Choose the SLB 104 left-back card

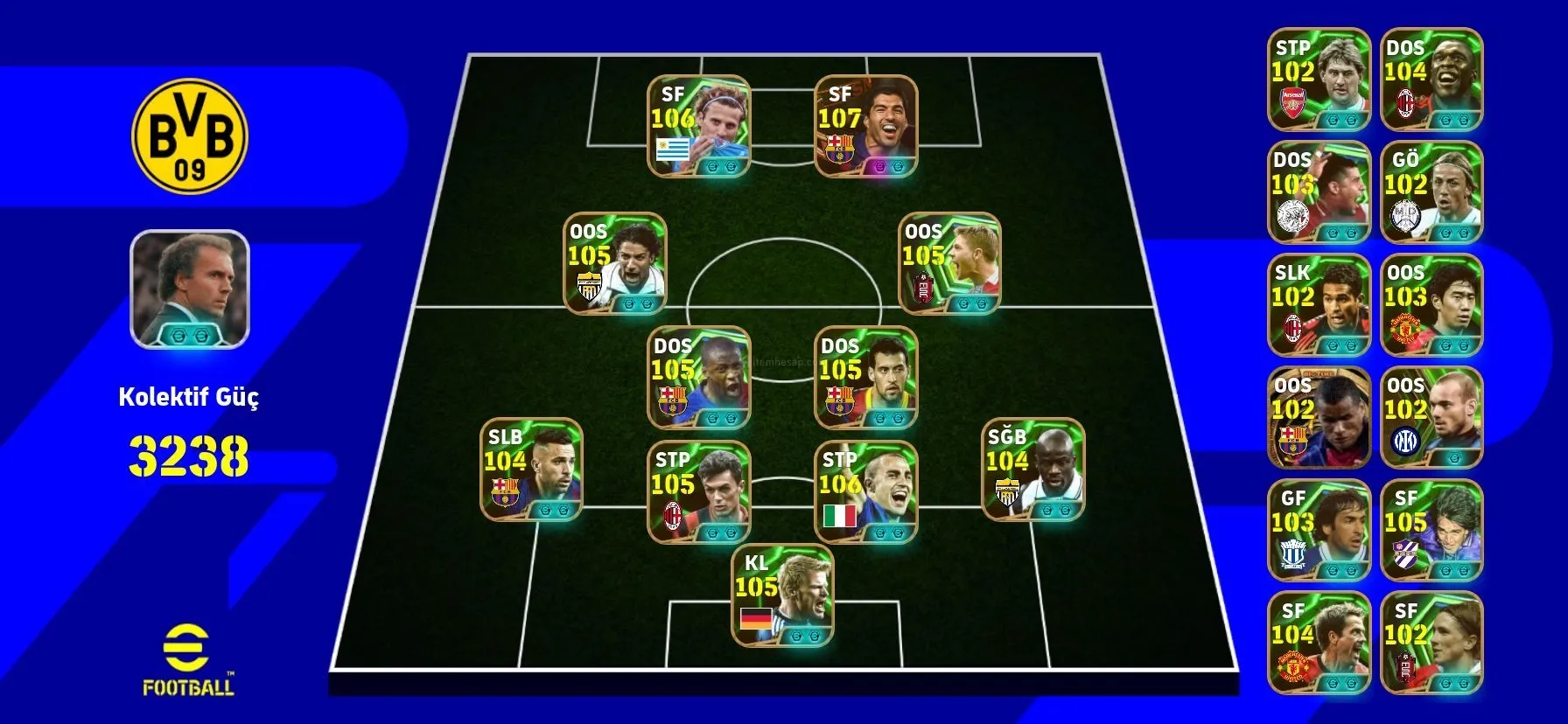(x=531, y=470)
